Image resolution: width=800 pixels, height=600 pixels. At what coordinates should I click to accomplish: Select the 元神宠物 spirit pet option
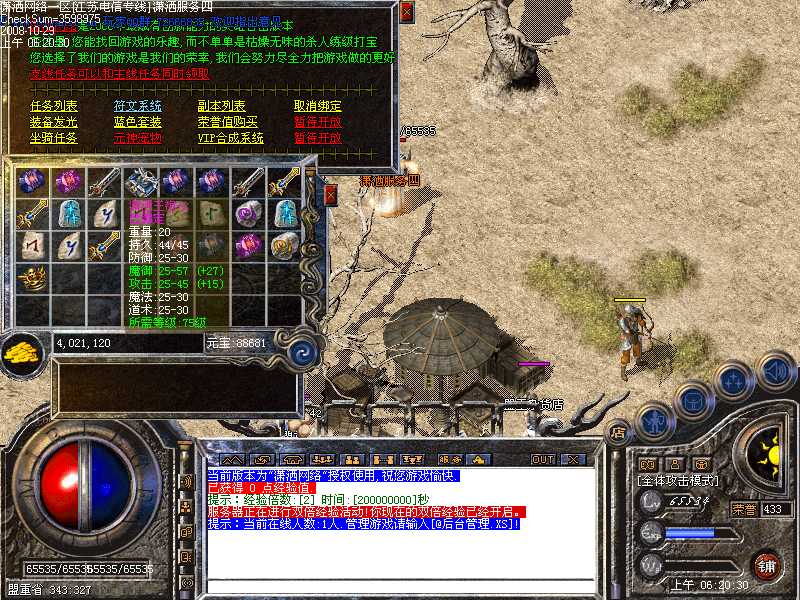click(137, 138)
